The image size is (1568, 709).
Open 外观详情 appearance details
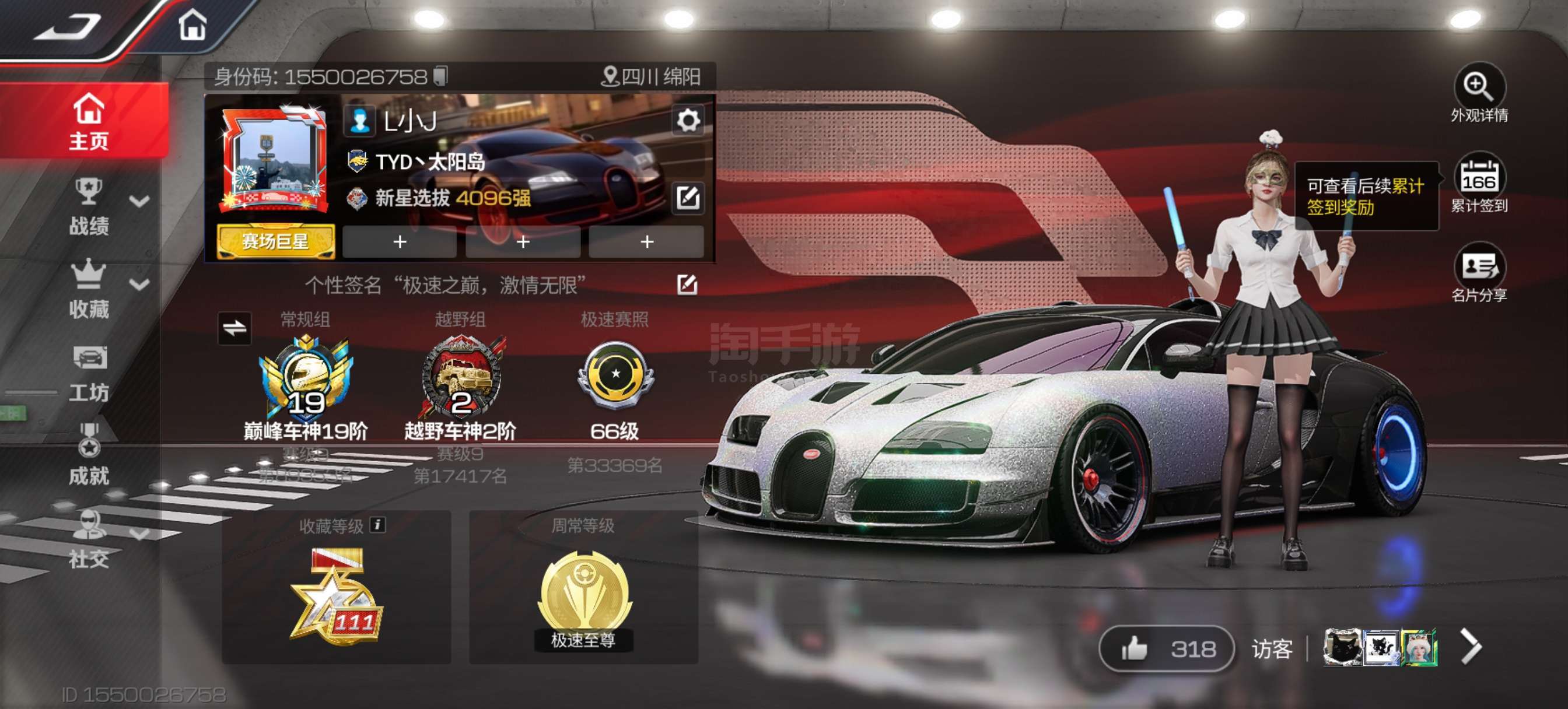(1479, 87)
